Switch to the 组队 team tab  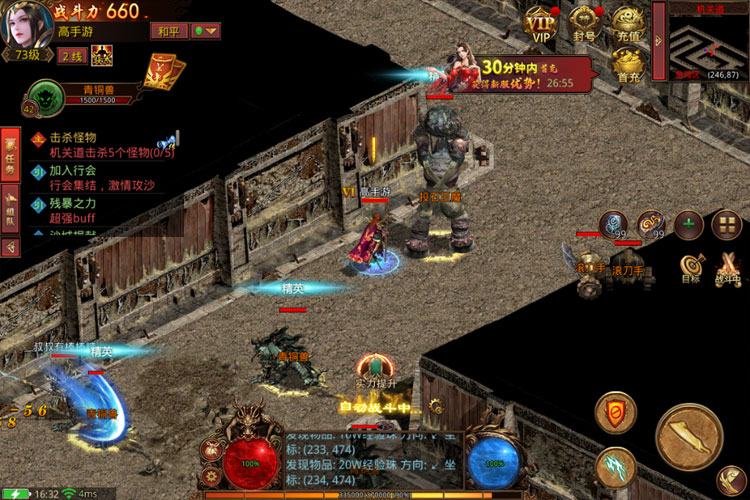10,211
